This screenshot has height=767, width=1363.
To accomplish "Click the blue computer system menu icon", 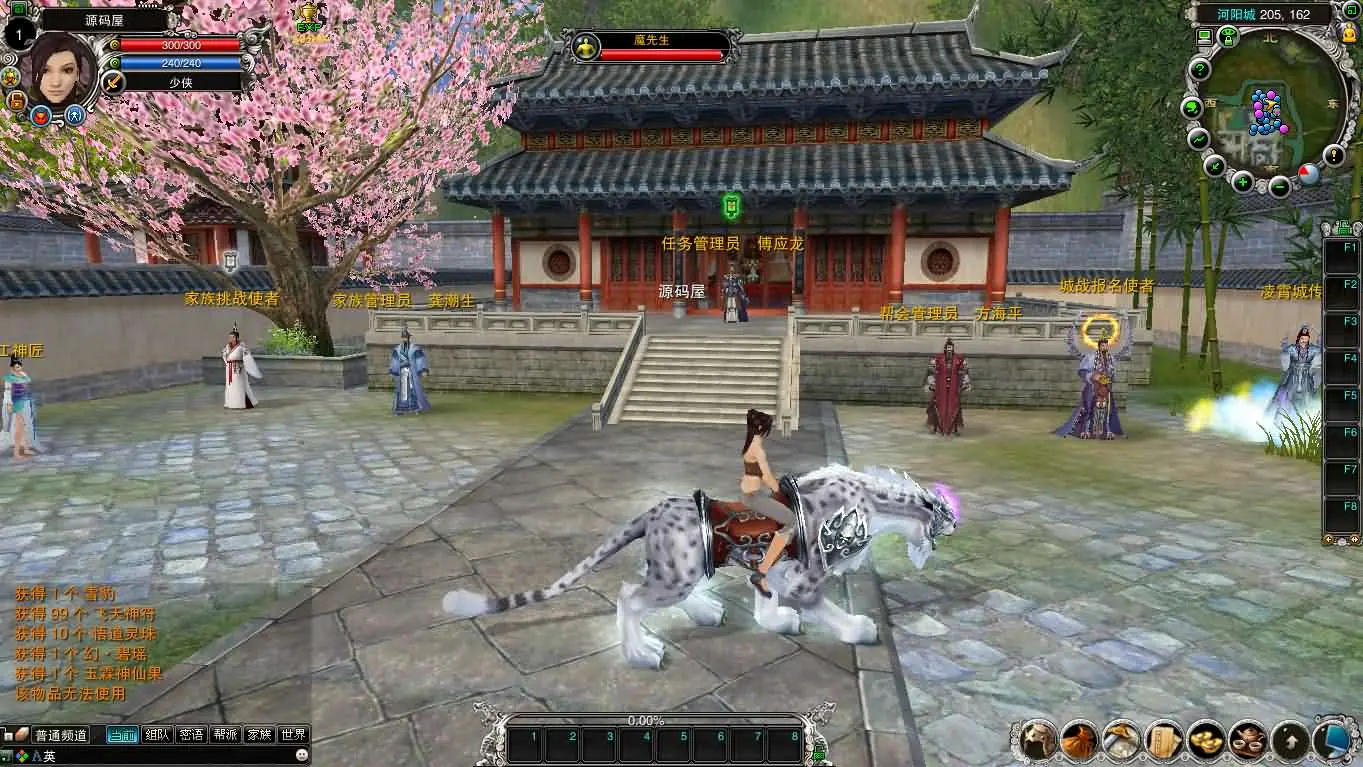I will pyautogui.click(x=1333, y=739).
